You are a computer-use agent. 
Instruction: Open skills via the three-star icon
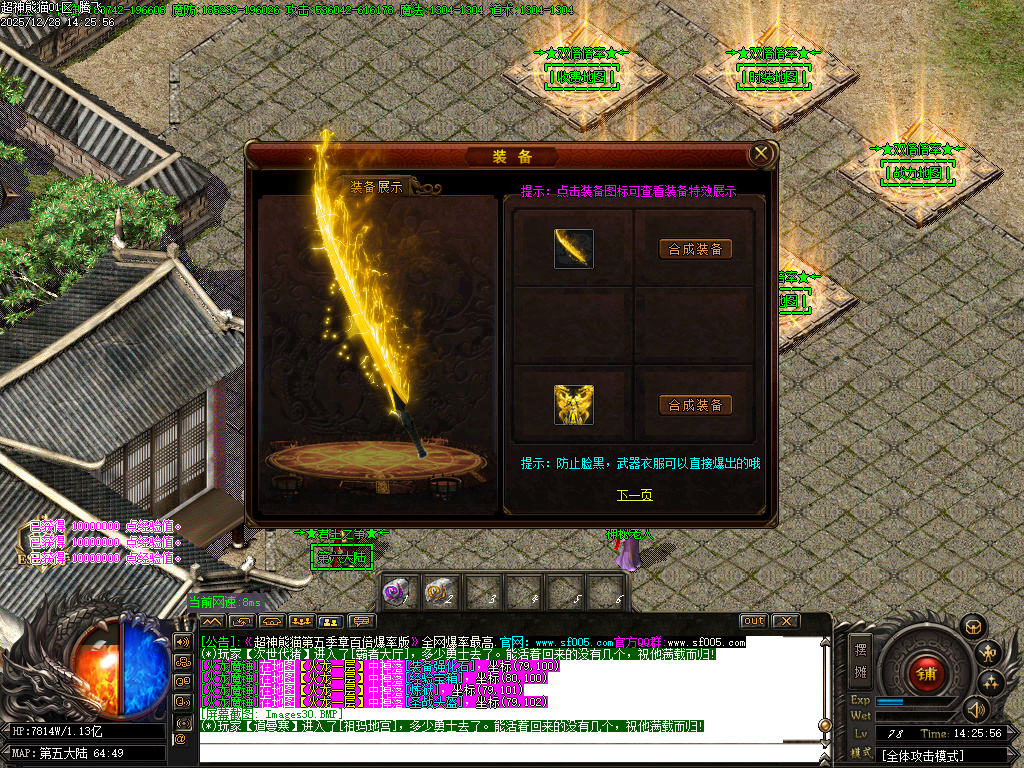coord(991,683)
